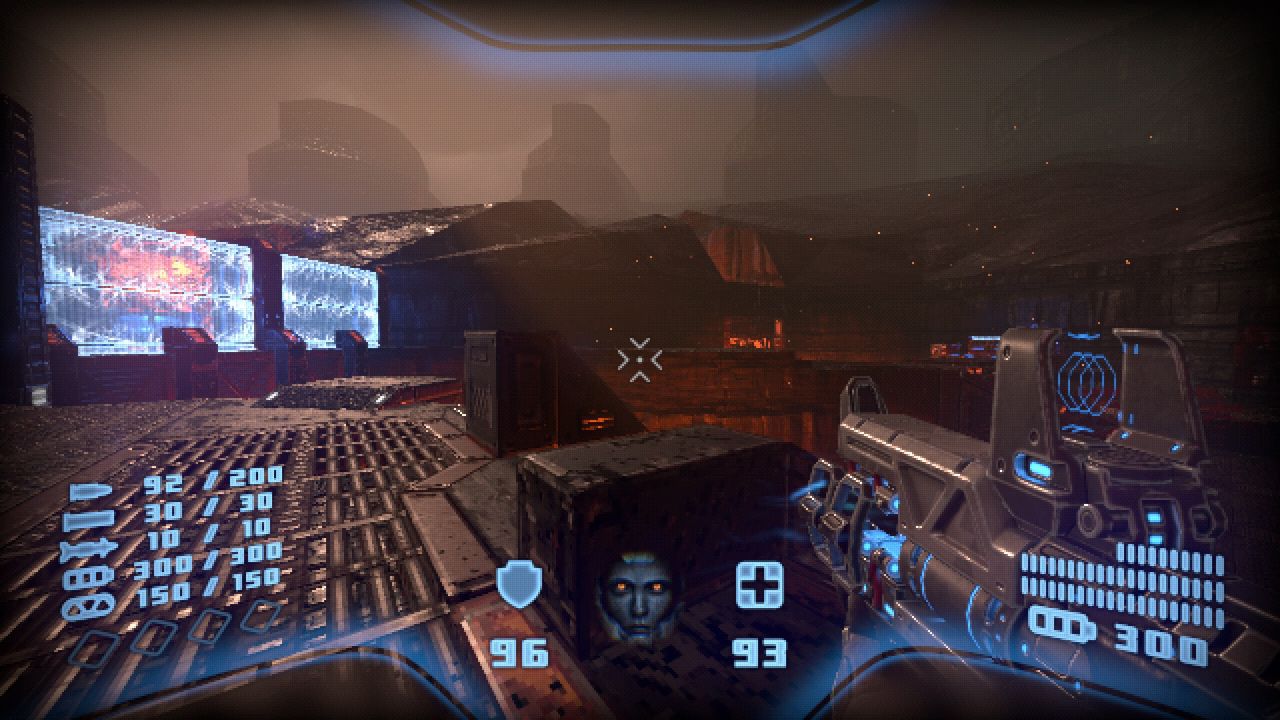Click the blue shield armor icon
This screenshot has height=720, width=1280.
click(x=519, y=584)
